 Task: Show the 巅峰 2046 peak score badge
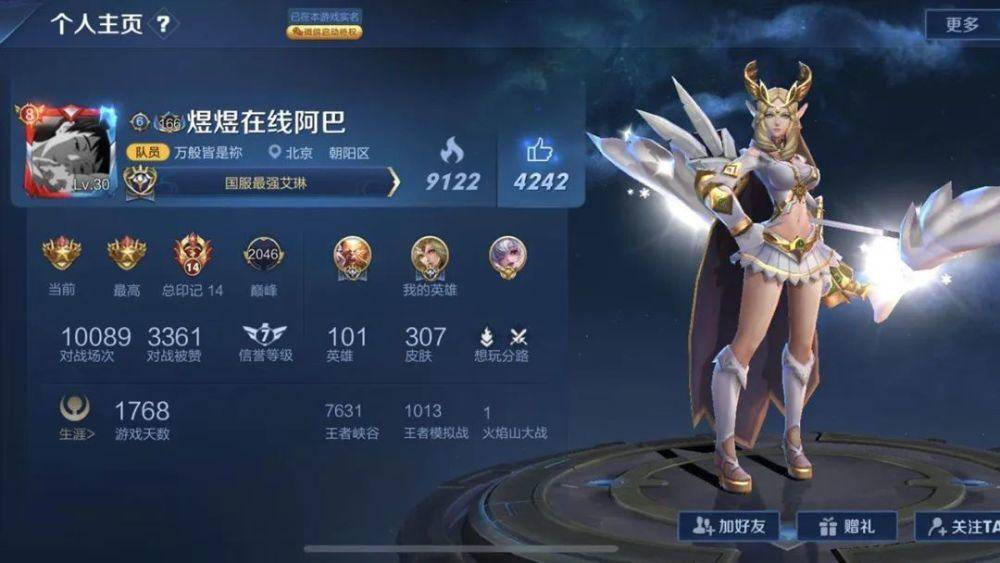pyautogui.click(x=264, y=255)
